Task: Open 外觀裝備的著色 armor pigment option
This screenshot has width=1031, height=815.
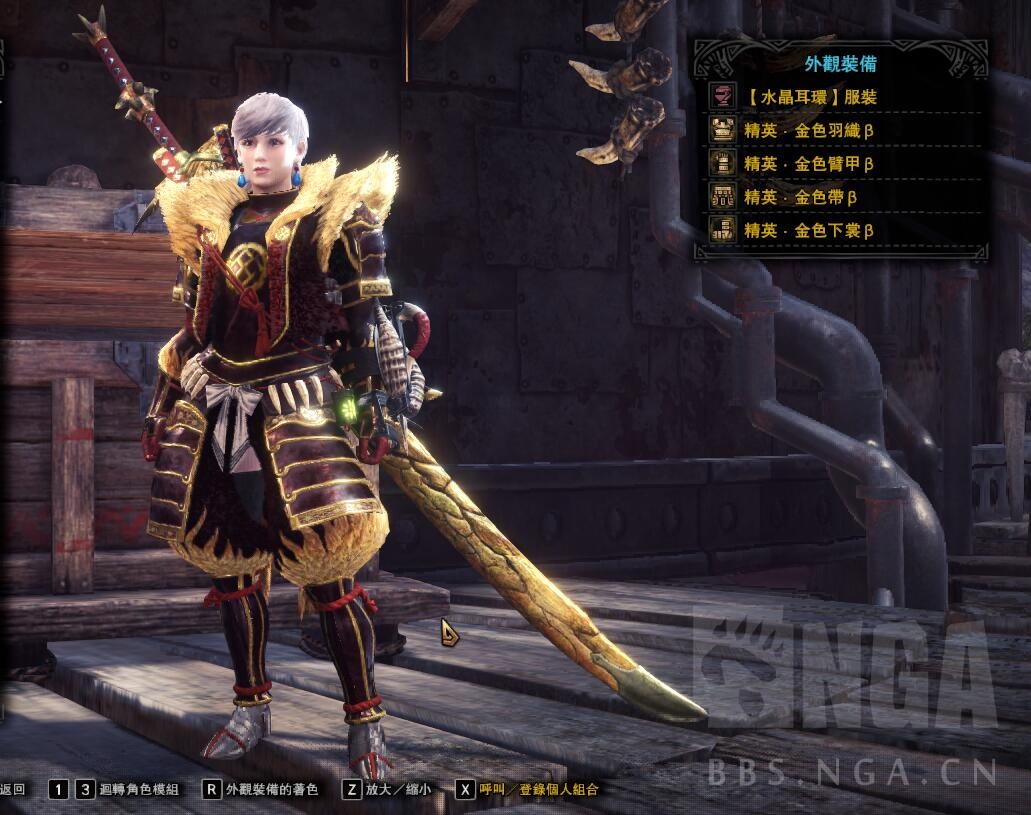Action: pyautogui.click(x=272, y=789)
